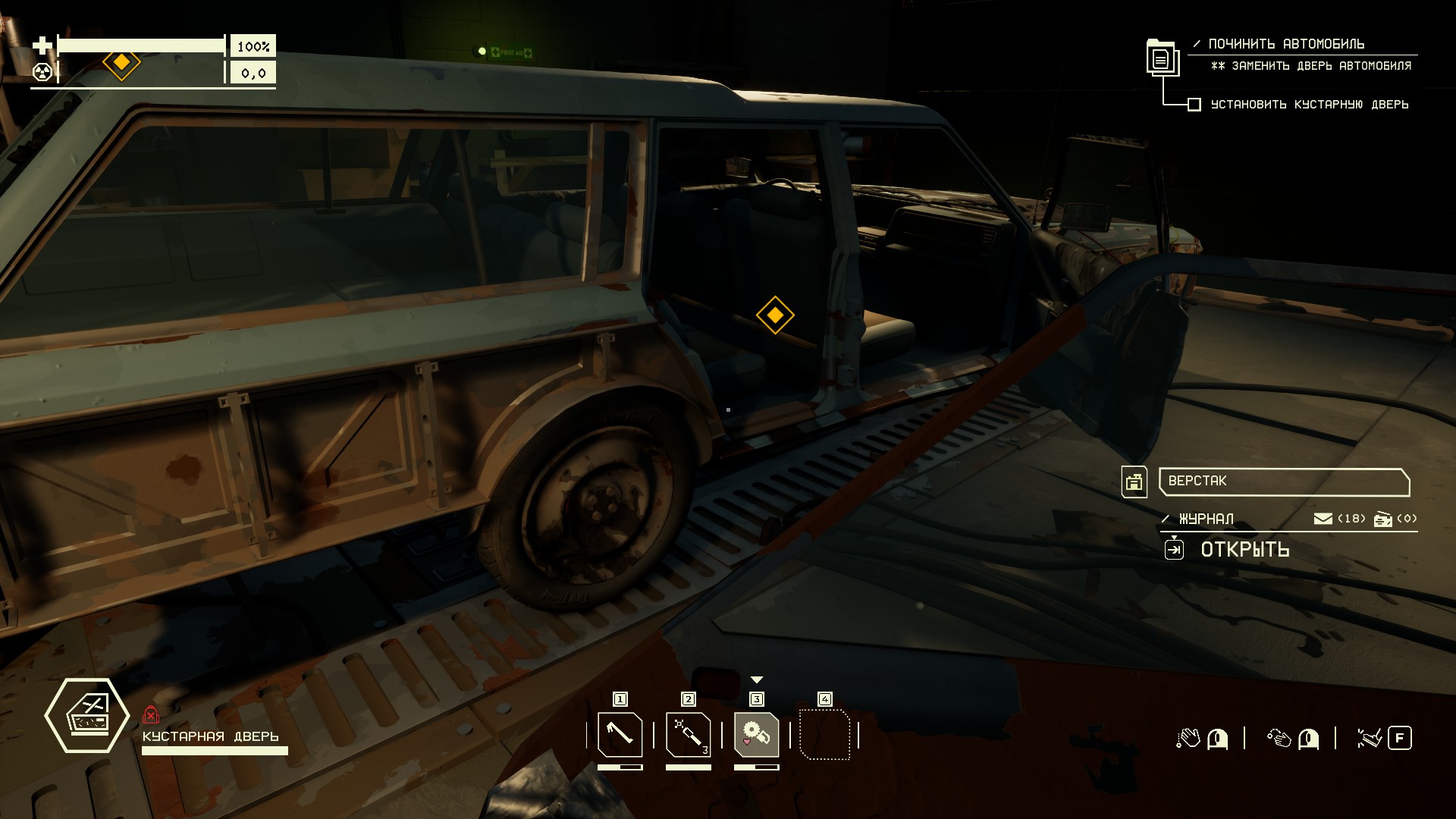Click the envelope messages icon

coord(1323,519)
